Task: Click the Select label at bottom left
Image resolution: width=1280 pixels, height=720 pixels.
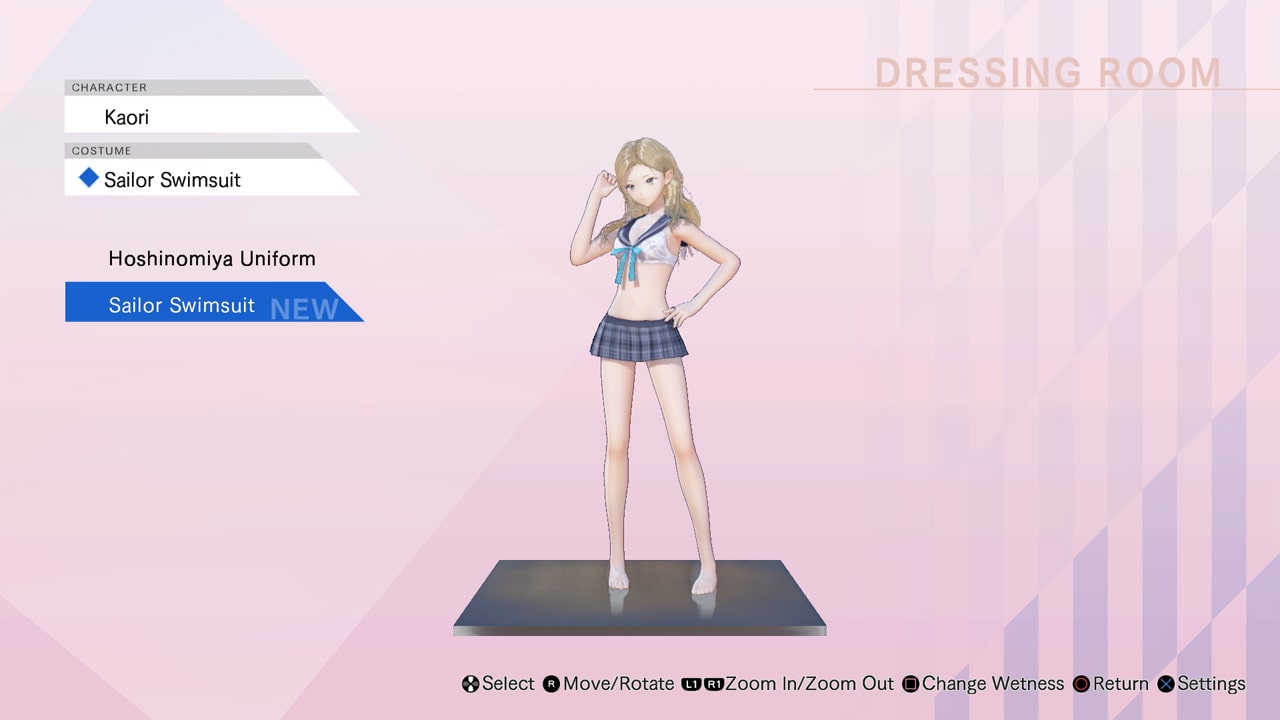Action: click(x=508, y=684)
